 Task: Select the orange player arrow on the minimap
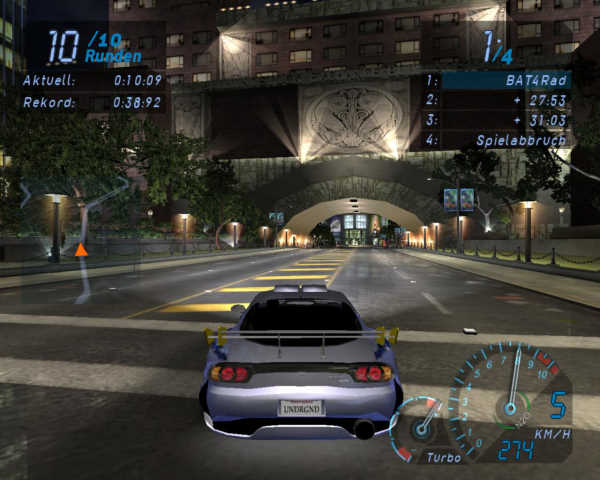point(81,248)
